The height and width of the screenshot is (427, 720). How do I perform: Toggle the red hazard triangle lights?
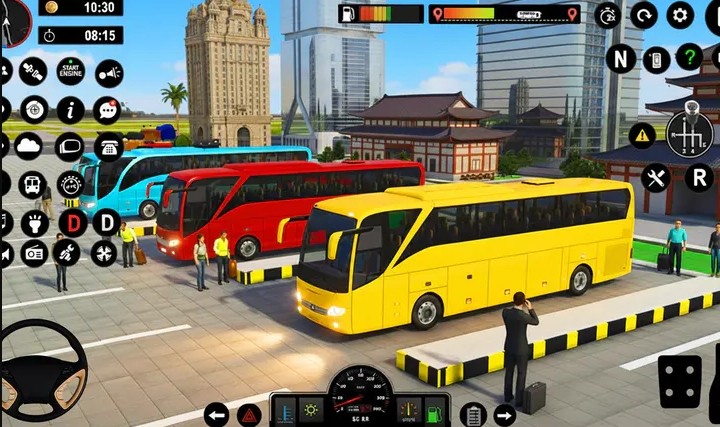[x=249, y=414]
